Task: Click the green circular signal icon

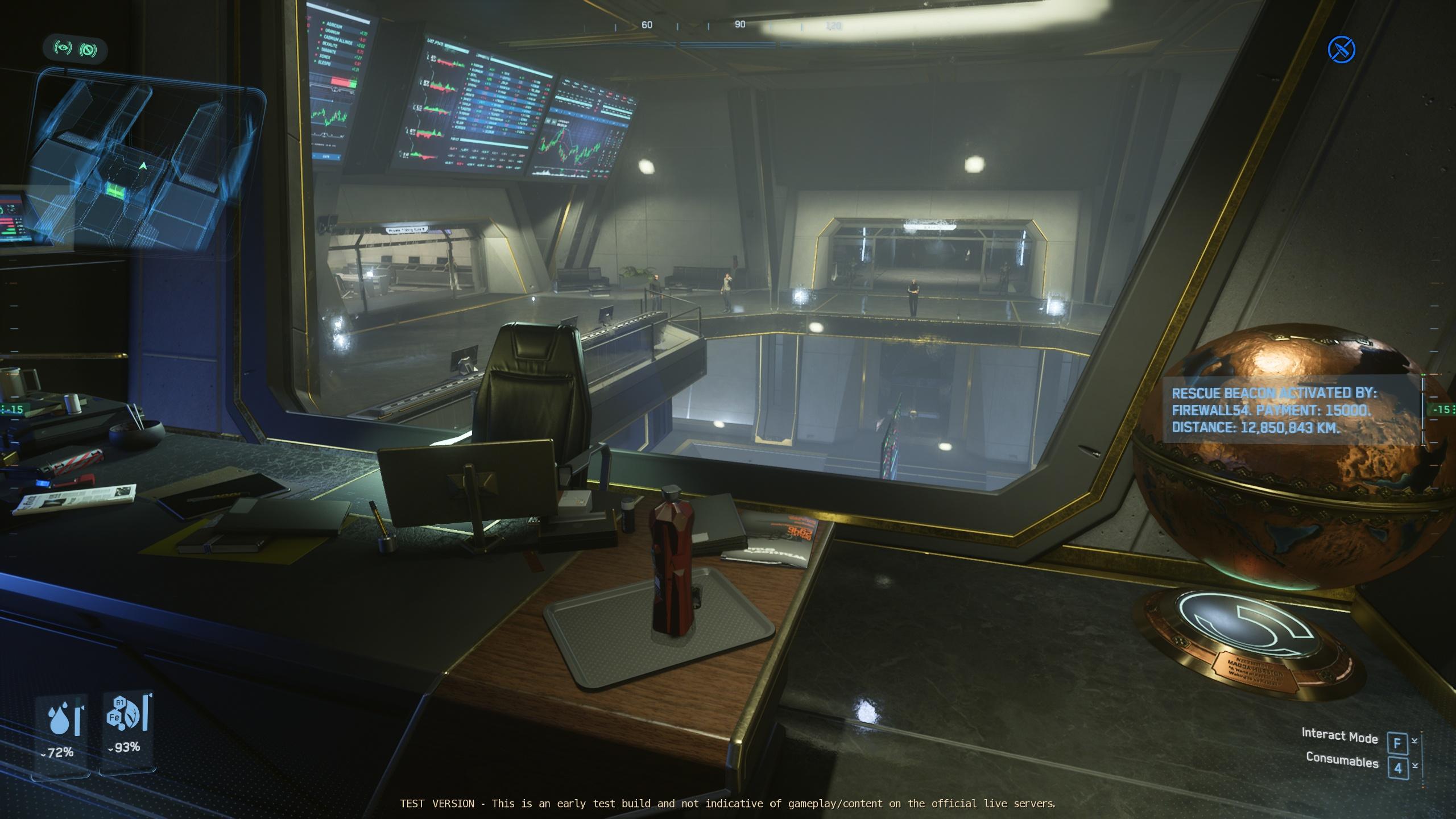Action: [x=88, y=50]
